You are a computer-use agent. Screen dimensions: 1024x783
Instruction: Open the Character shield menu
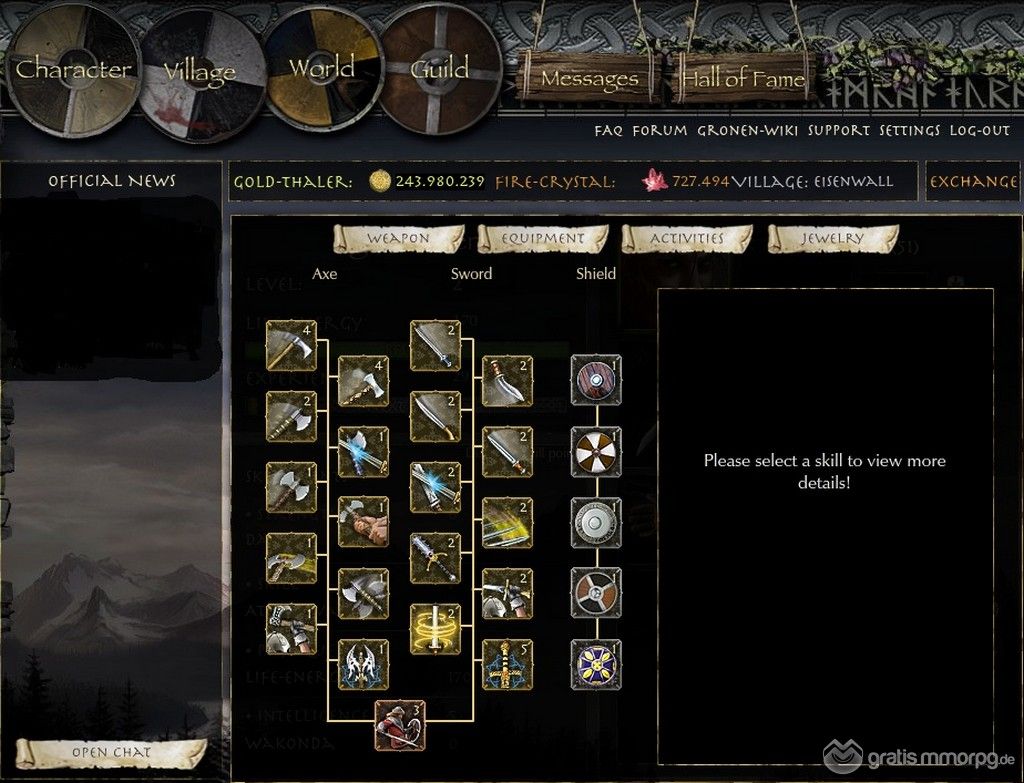[x=71, y=70]
